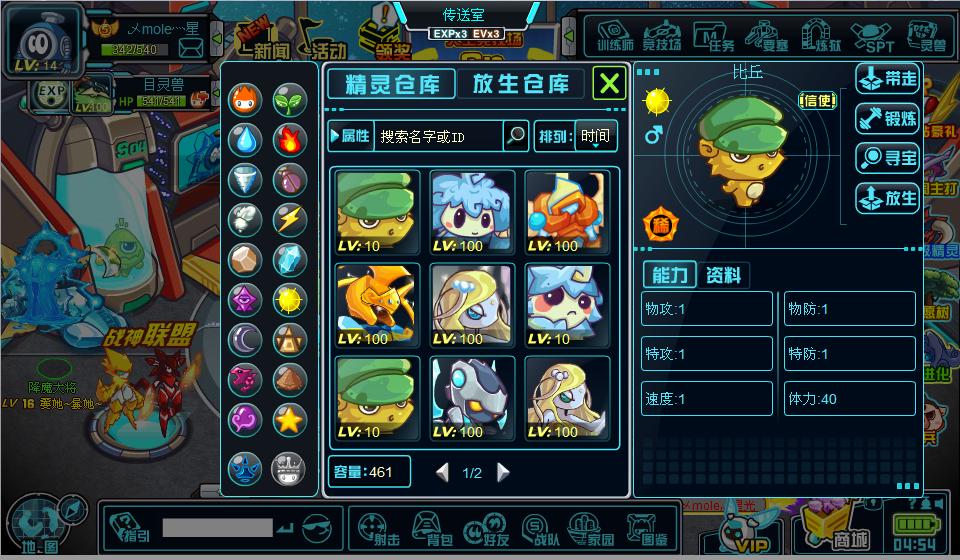This screenshot has height=560, width=960.
Task: Open the 背包 backpack menu
Action: [430, 527]
